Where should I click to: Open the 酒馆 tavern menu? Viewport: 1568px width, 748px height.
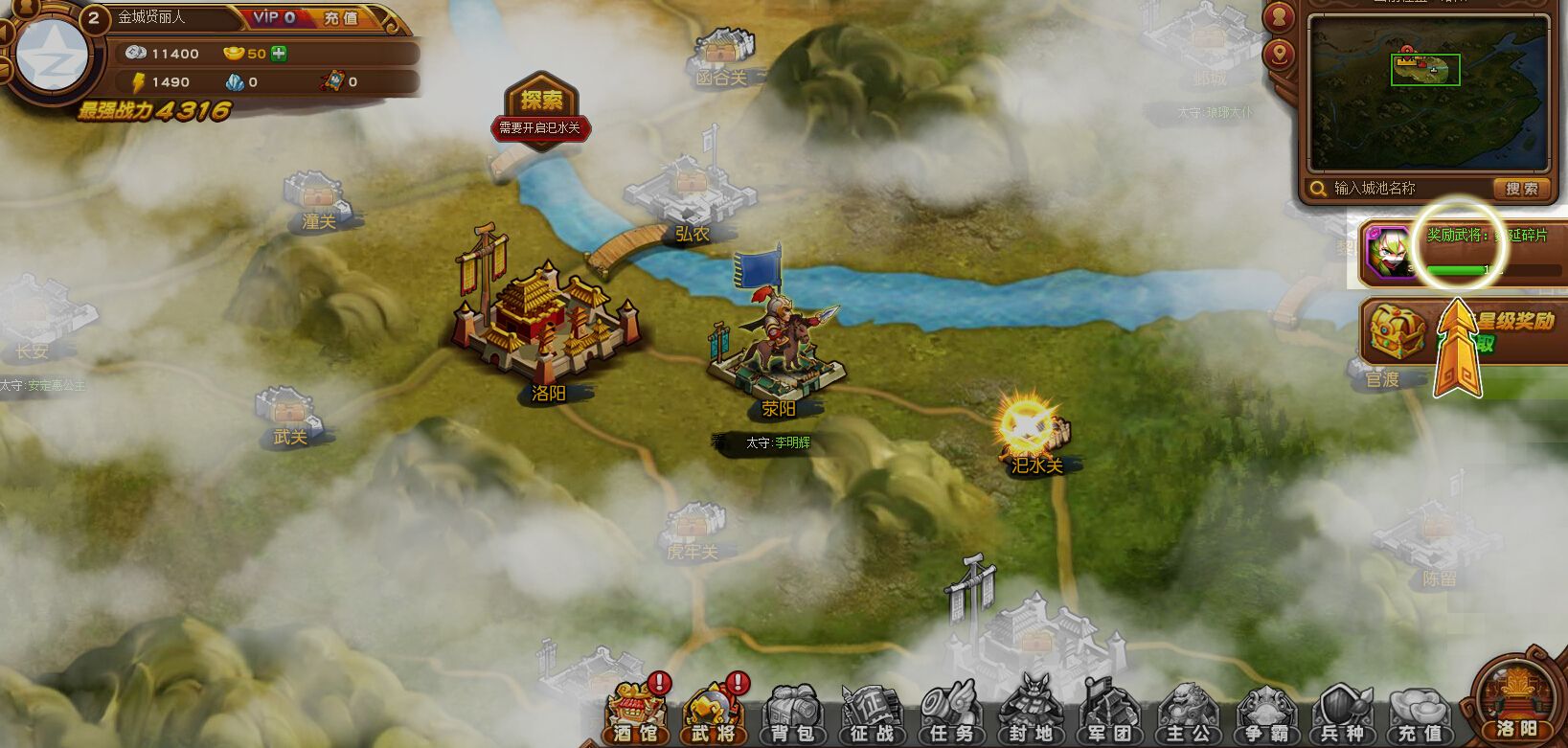(635, 714)
